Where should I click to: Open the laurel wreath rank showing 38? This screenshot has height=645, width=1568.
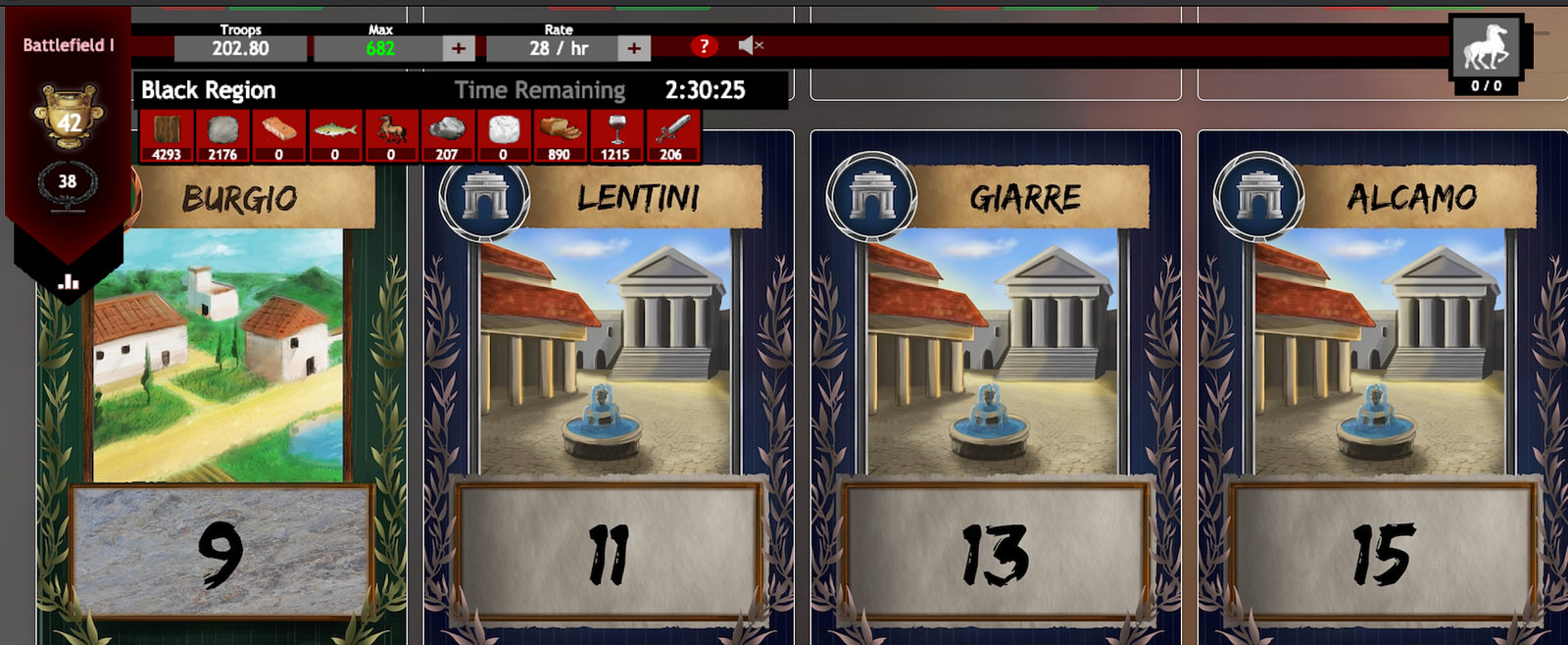(x=68, y=182)
